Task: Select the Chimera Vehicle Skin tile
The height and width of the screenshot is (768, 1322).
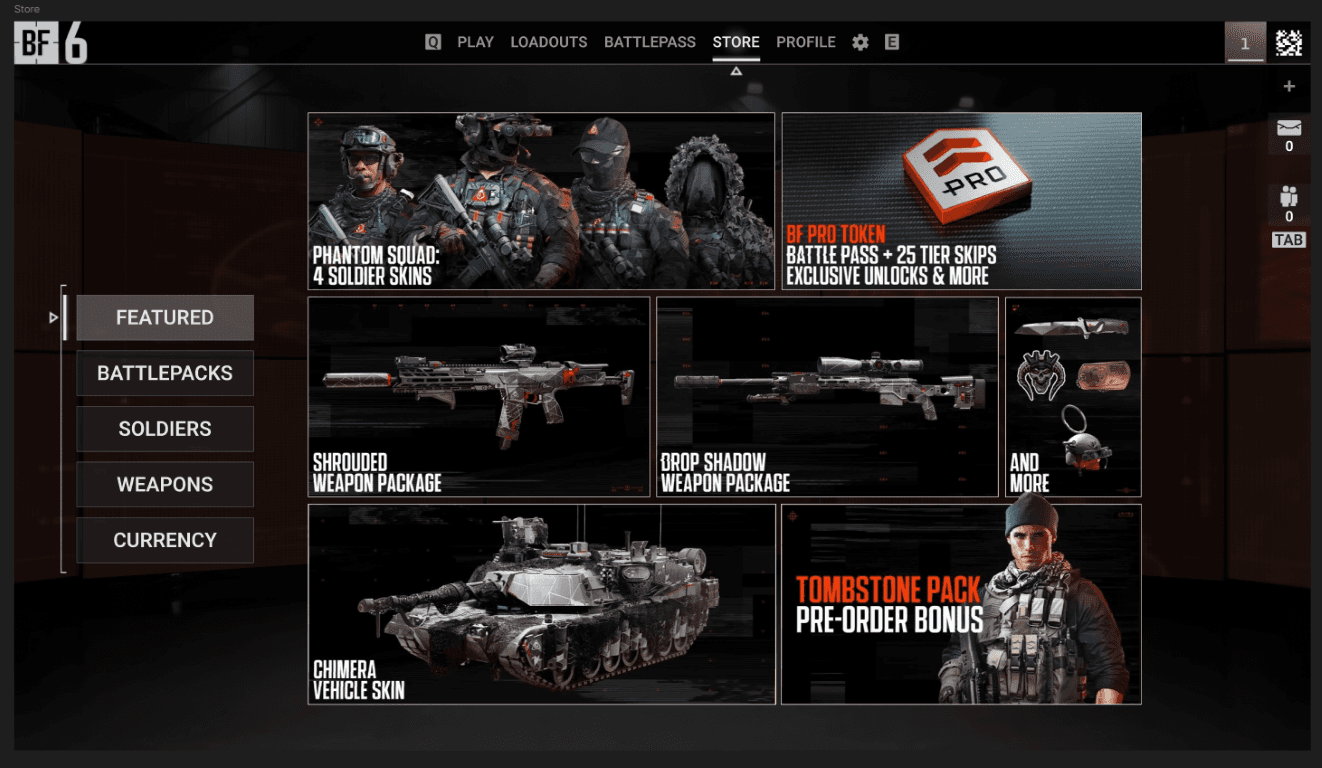Action: (541, 604)
